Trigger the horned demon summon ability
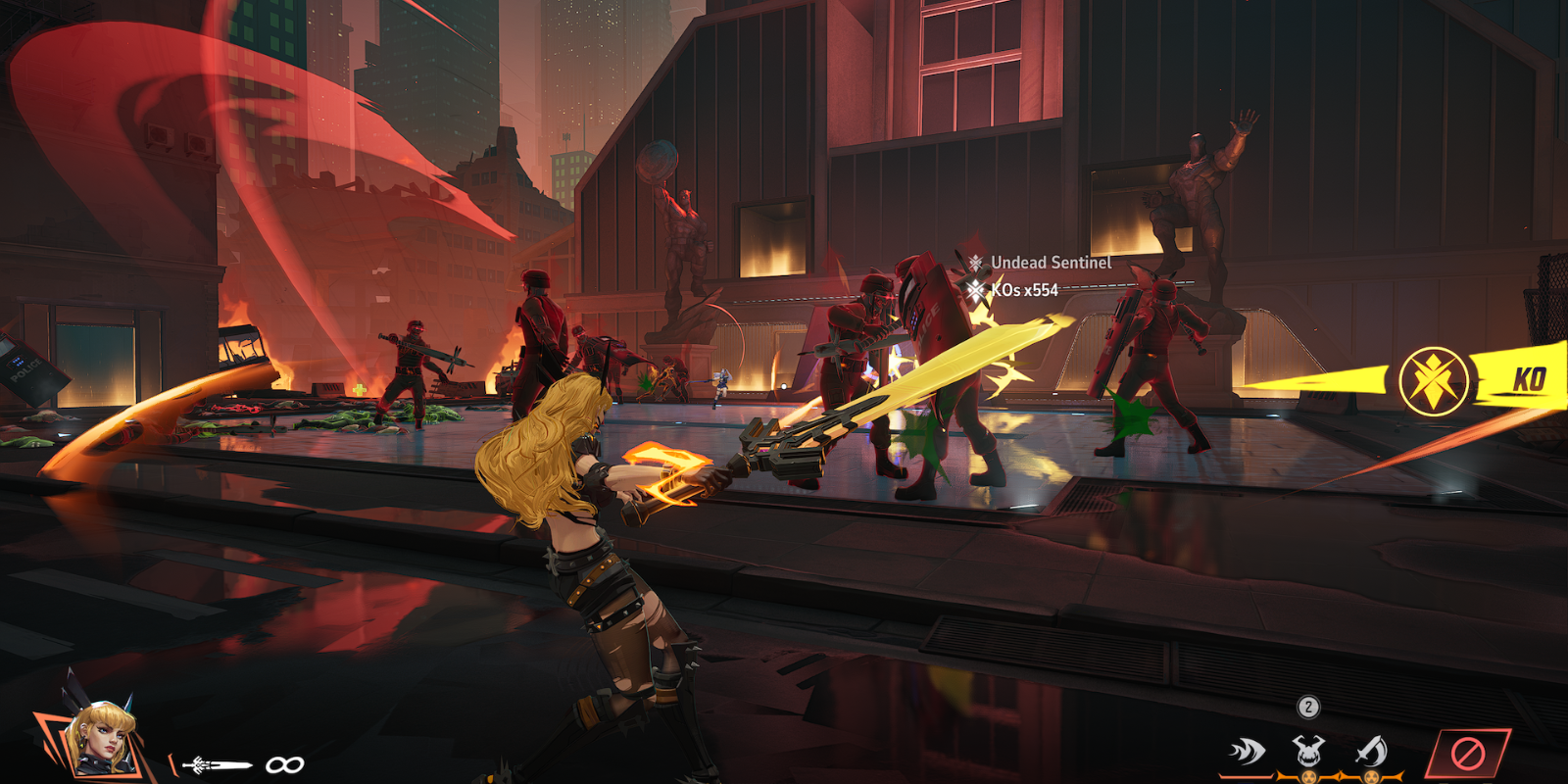The height and width of the screenshot is (784, 1568). [x=1308, y=752]
